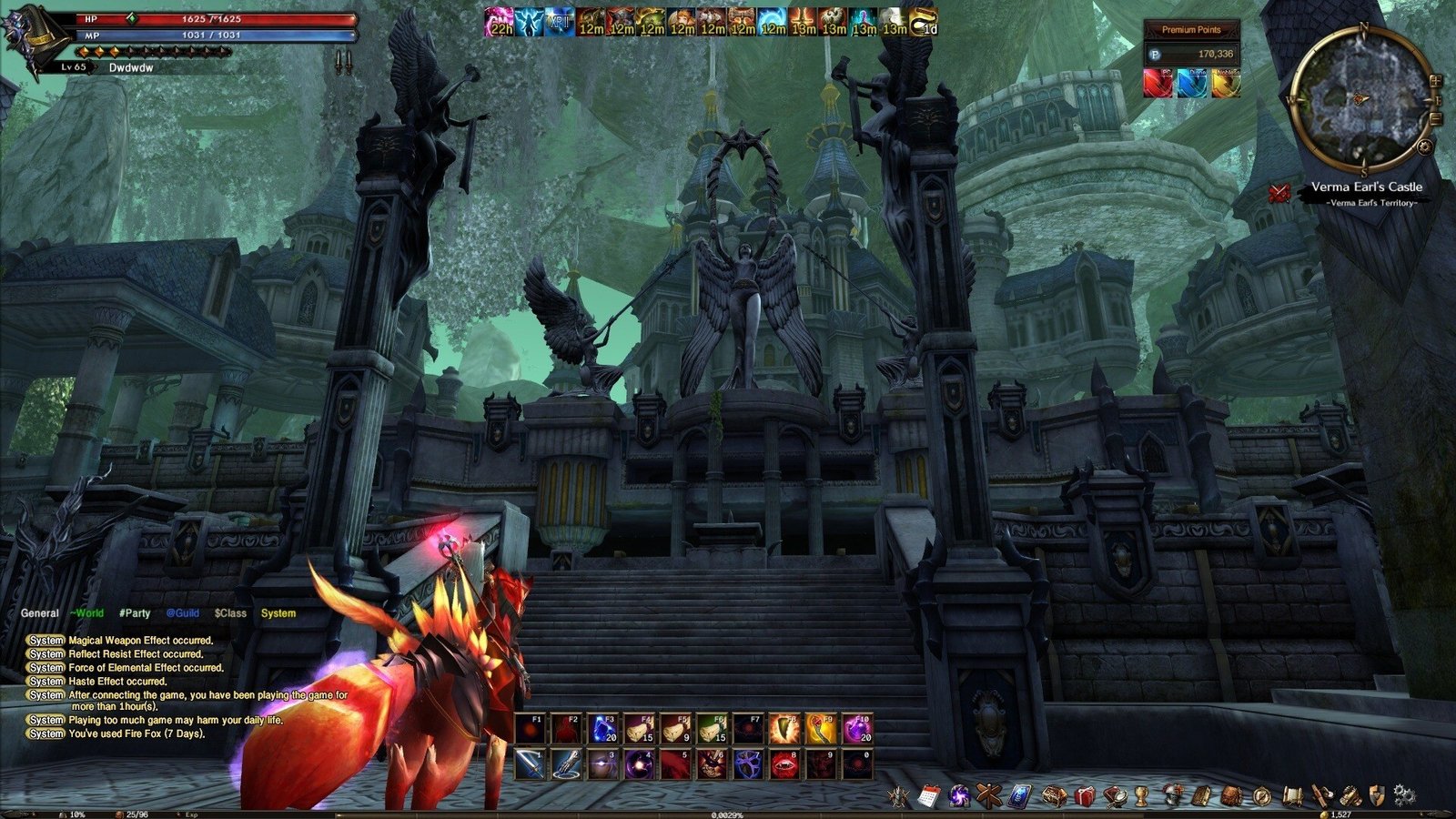Show the System chat tab
This screenshot has width=1456, height=819.
[x=278, y=613]
